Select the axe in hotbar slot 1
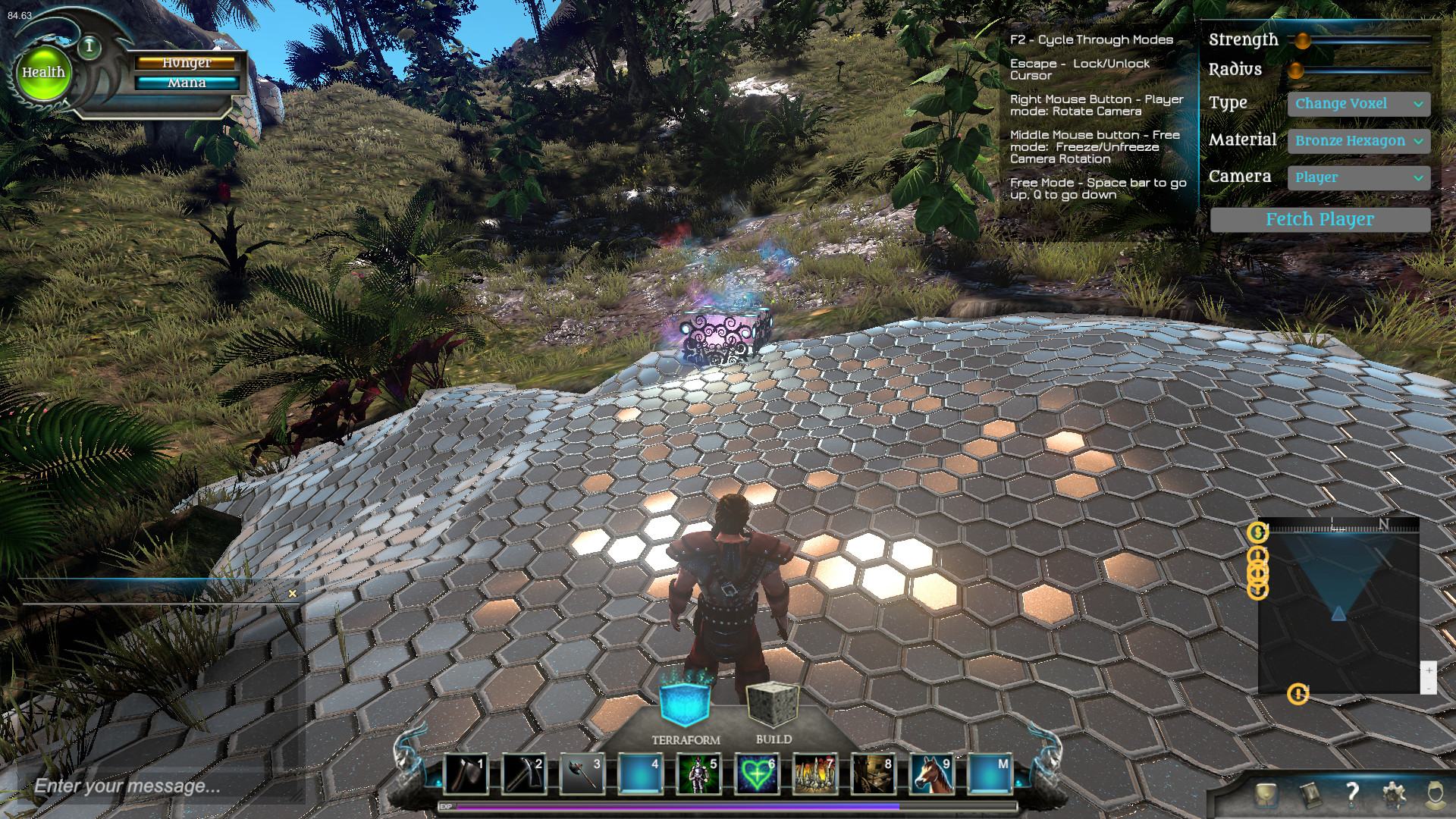 click(x=465, y=773)
